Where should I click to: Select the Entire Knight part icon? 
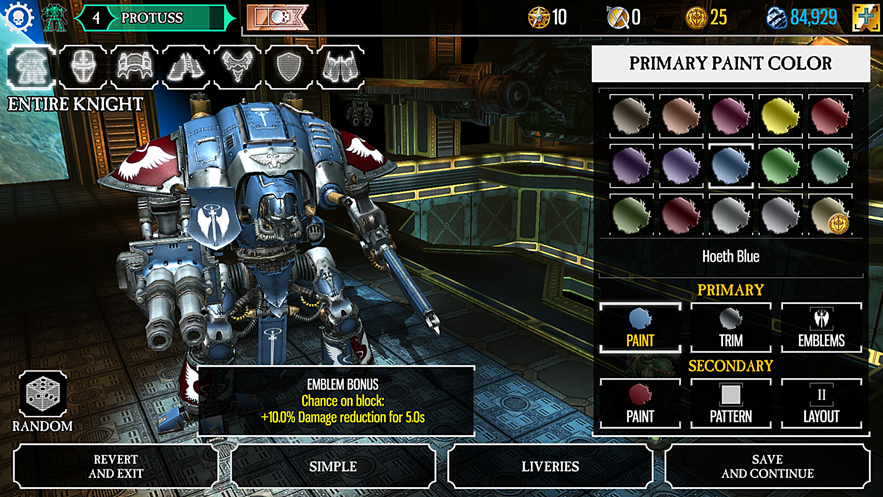30,67
